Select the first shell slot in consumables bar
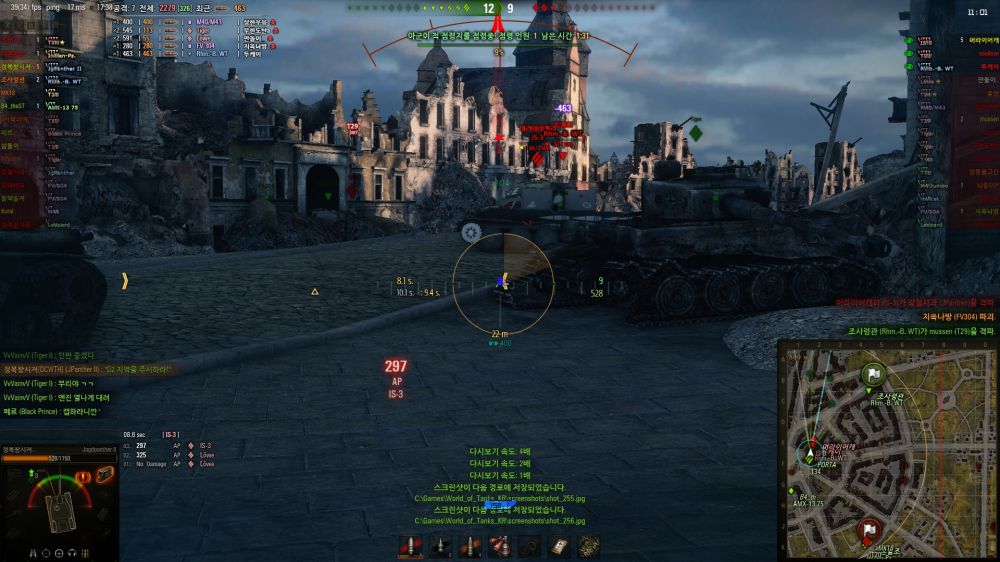Image resolution: width=1000 pixels, height=562 pixels. coord(410,546)
